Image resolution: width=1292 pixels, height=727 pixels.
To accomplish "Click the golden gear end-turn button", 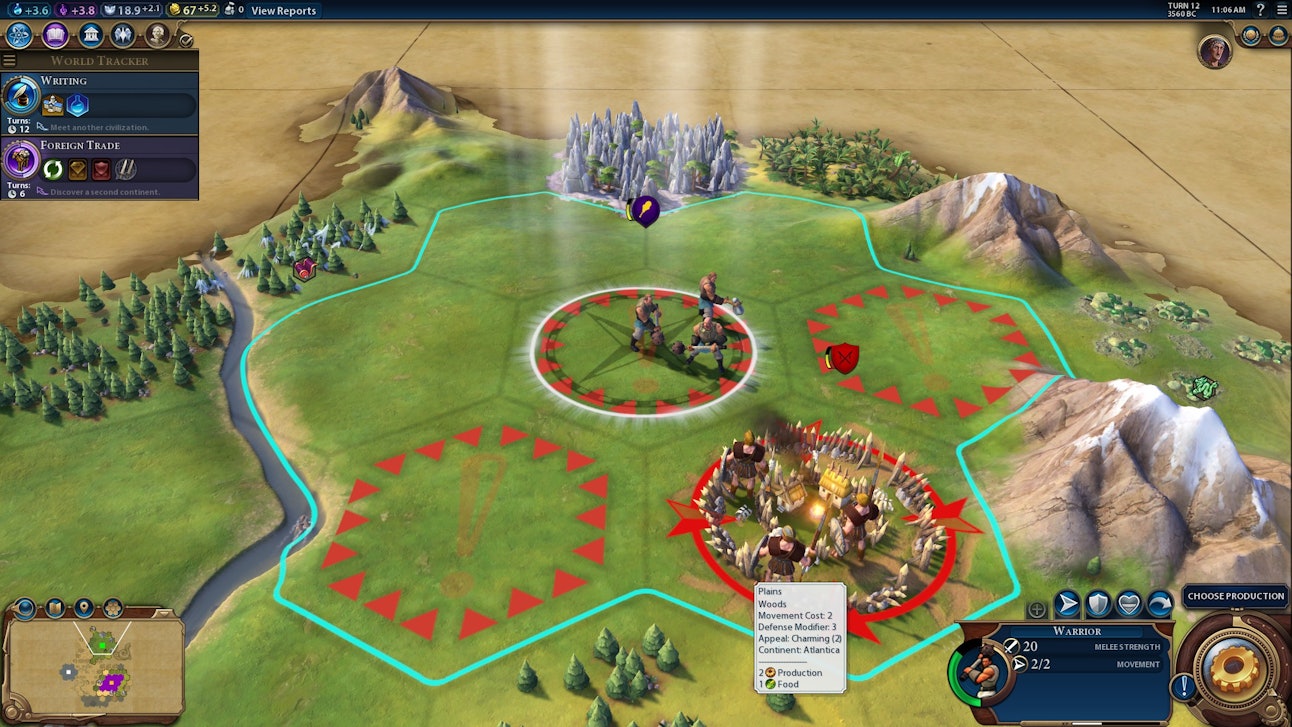I will tap(1233, 671).
